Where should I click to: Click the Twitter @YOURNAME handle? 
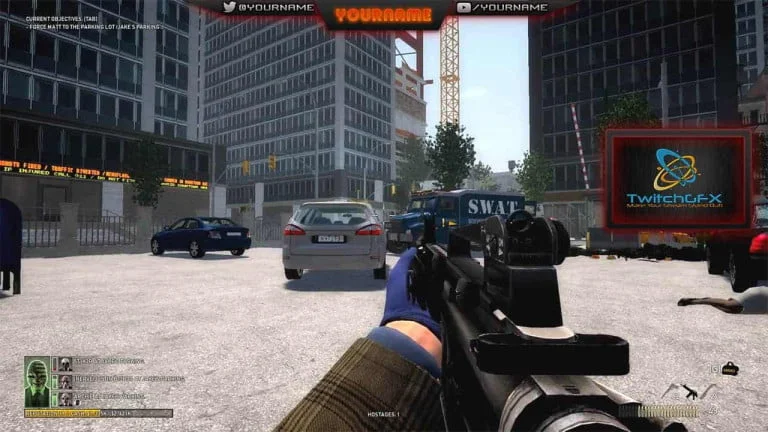coord(268,8)
